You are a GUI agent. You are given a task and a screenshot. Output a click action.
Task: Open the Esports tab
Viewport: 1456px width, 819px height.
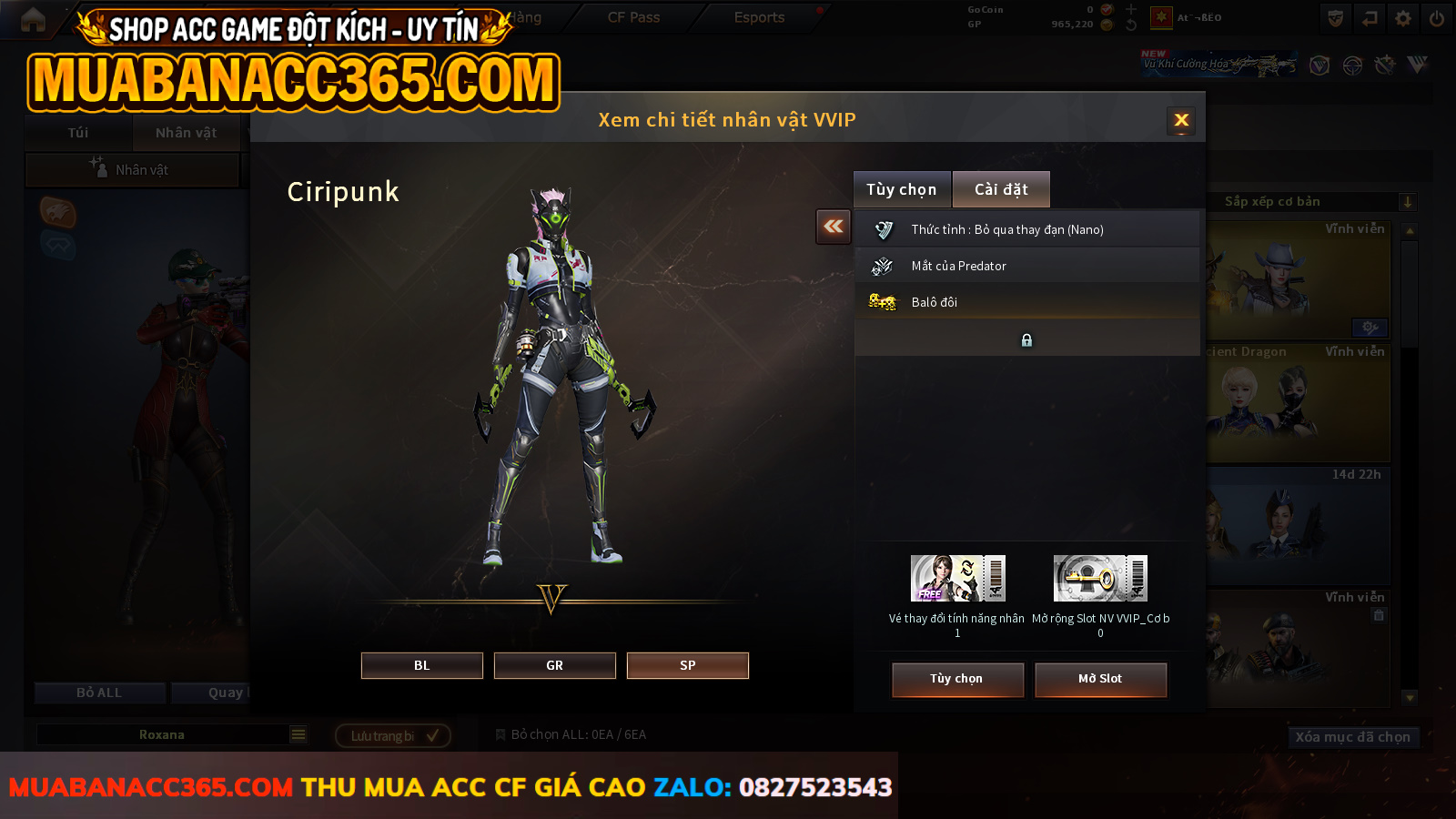coord(759,17)
